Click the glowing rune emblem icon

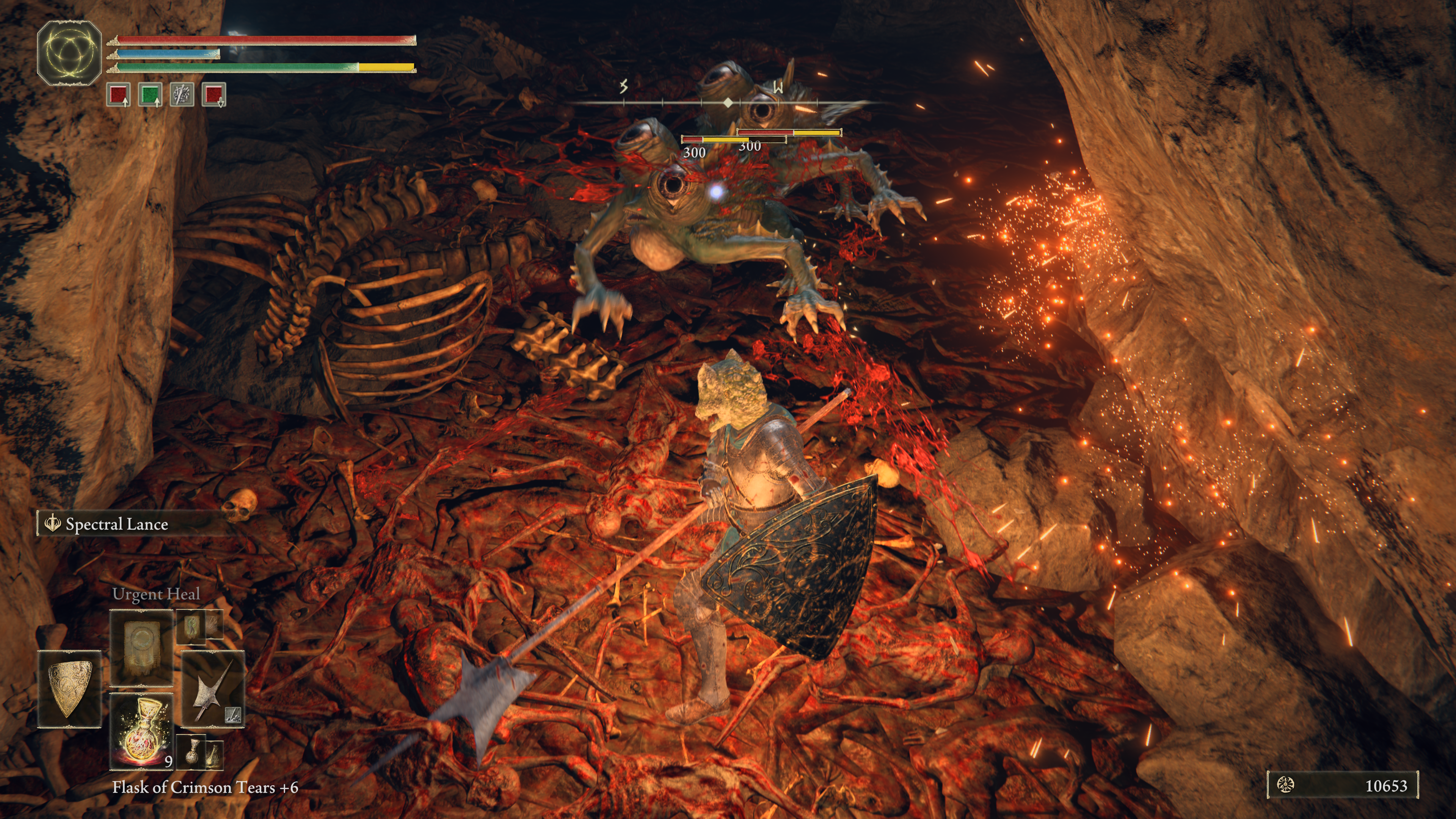[69, 53]
